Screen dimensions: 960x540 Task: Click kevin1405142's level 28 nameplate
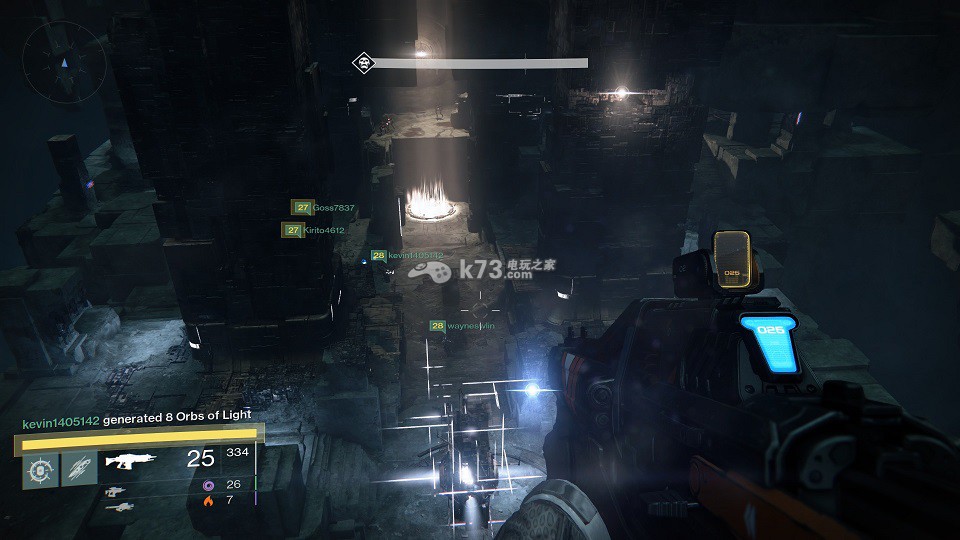tap(407, 256)
